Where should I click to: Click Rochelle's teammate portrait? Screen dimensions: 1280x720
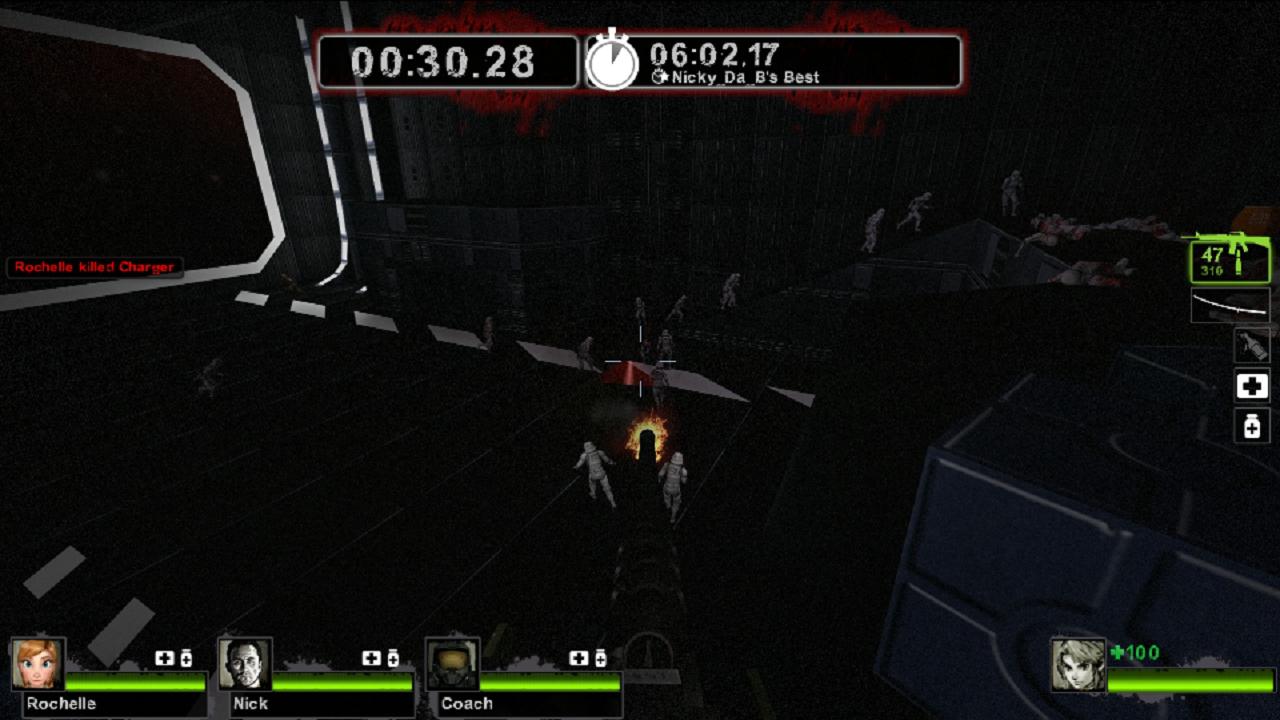38,664
